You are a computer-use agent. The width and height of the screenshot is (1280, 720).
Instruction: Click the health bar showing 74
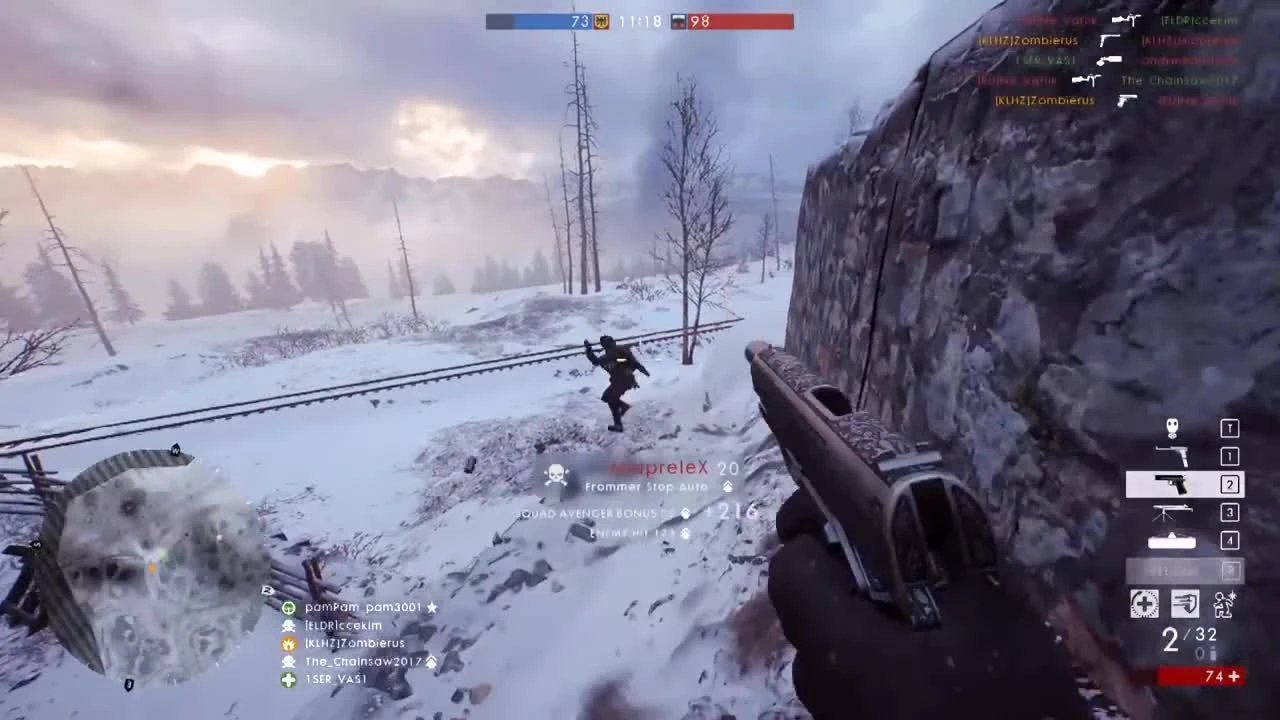1200,674
